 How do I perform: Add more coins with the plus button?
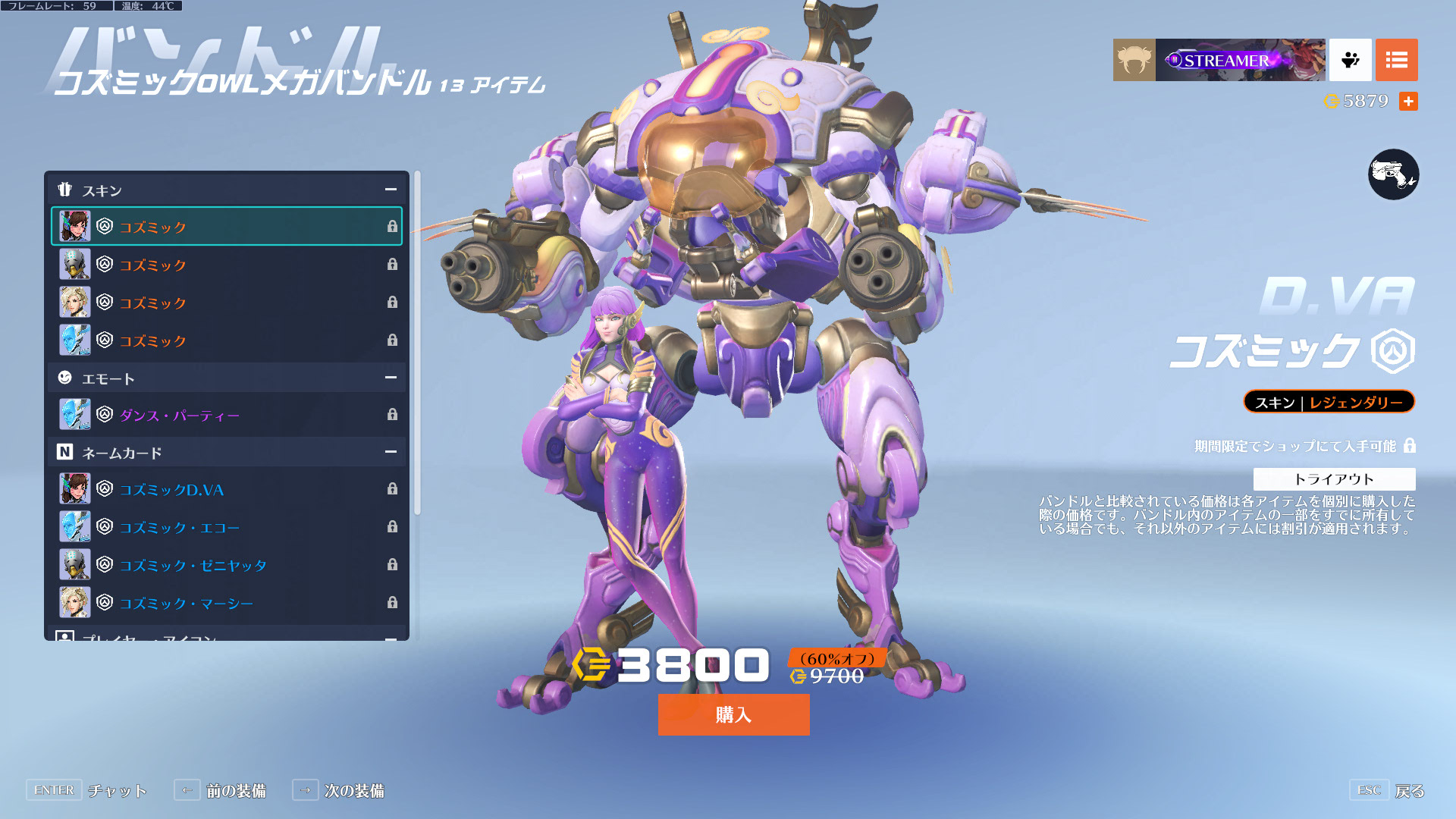point(1408,102)
